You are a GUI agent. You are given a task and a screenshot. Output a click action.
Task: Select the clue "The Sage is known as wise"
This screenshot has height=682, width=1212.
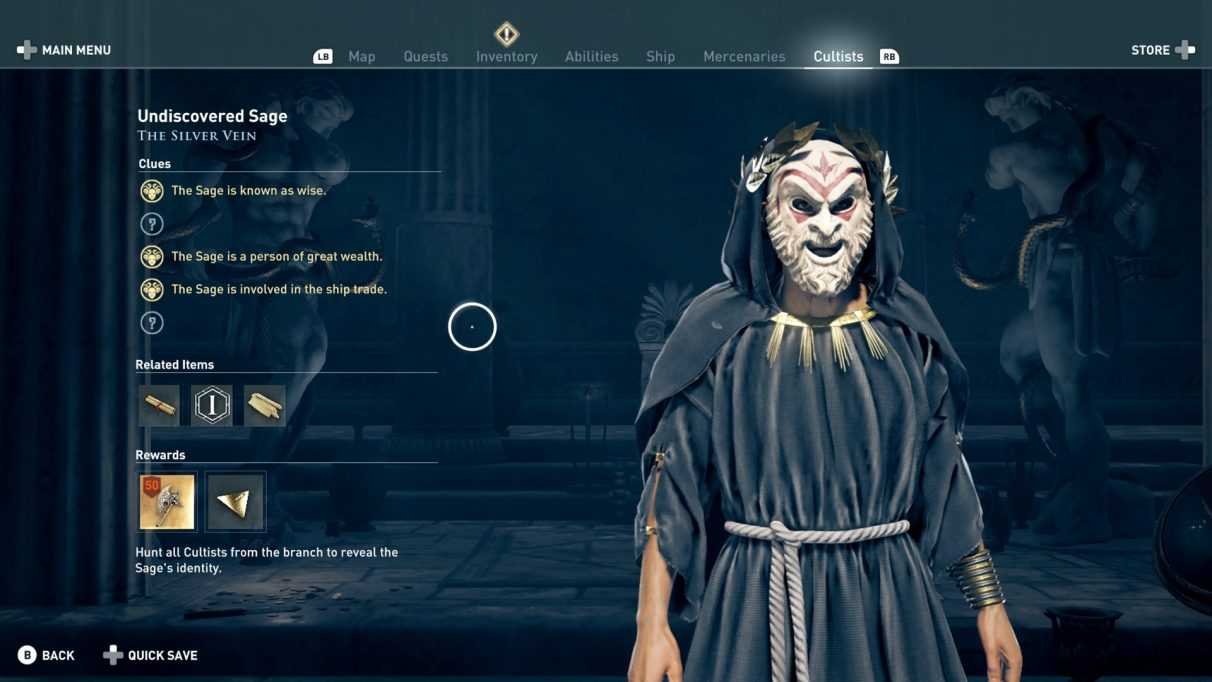click(248, 191)
